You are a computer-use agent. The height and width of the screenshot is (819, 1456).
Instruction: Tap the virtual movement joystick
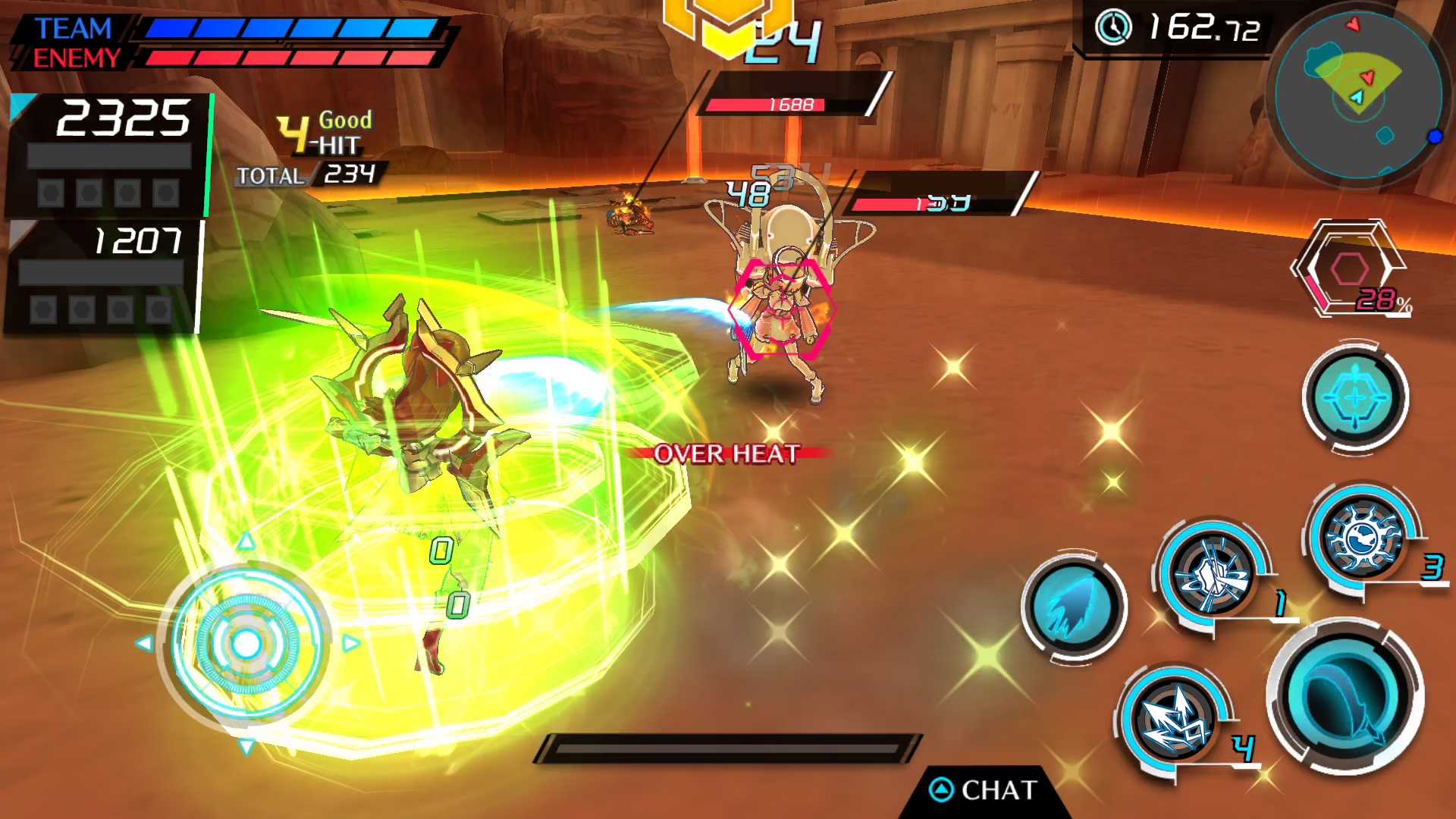(246, 644)
